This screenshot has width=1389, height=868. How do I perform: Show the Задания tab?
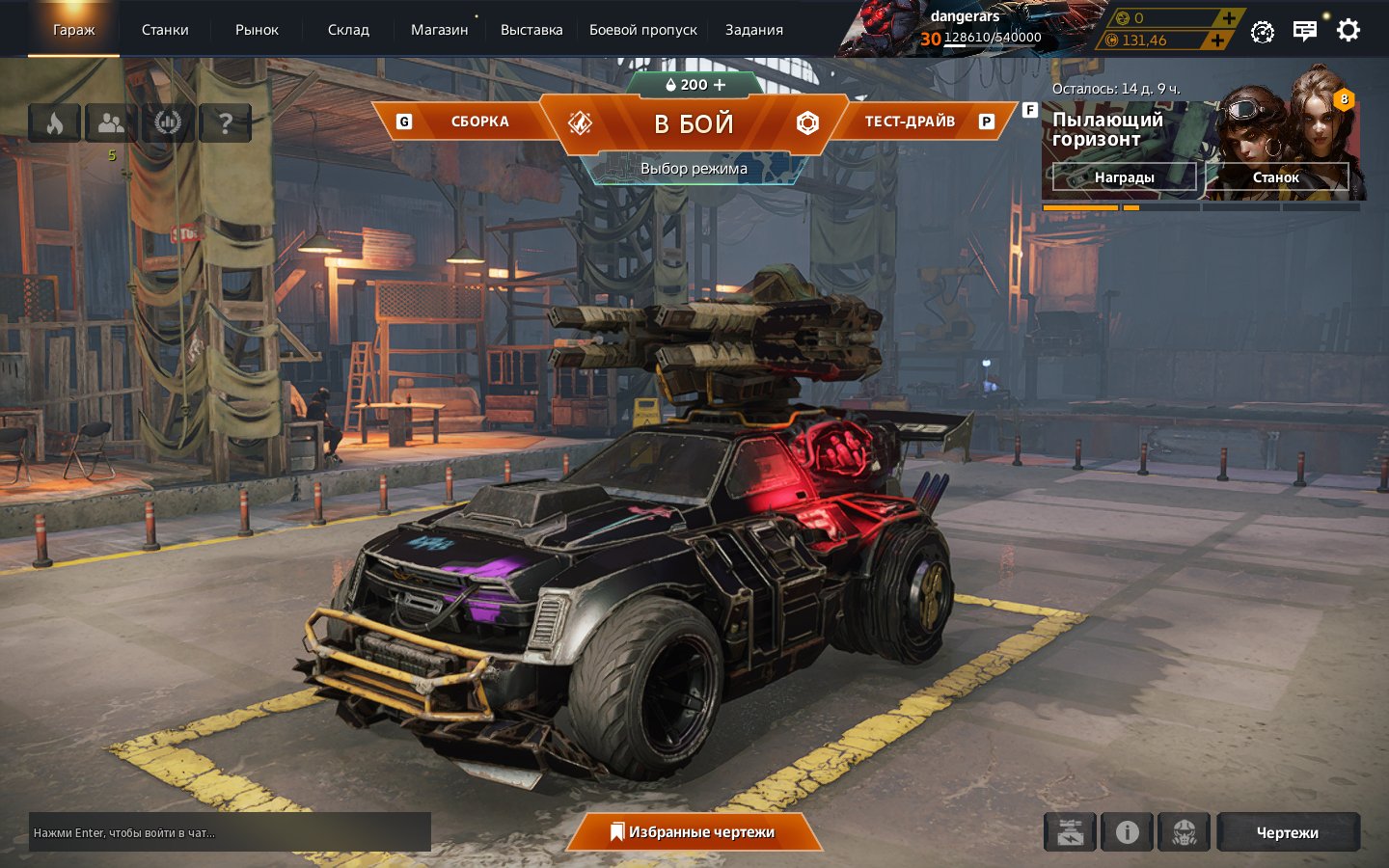tap(753, 30)
